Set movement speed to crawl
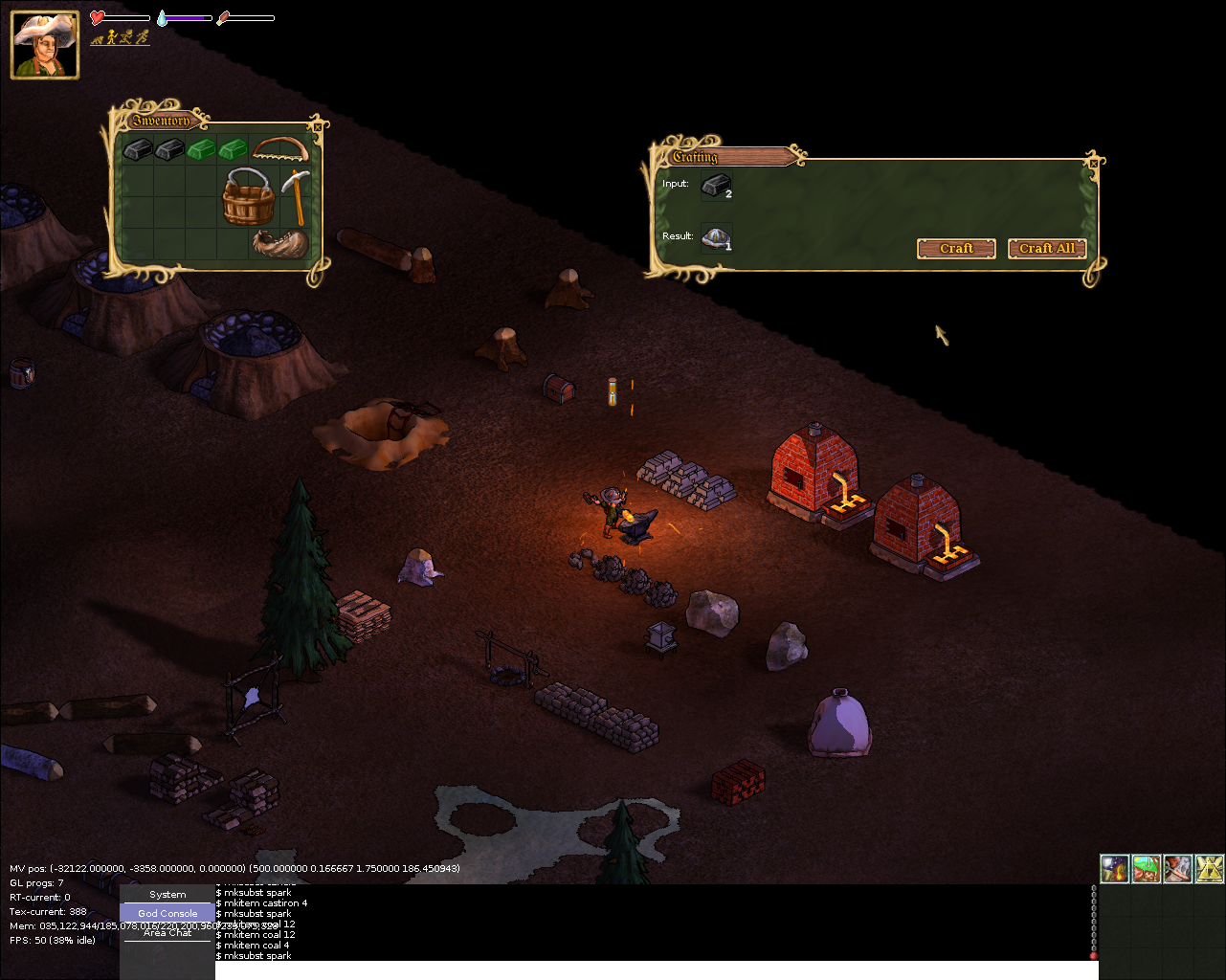 (x=97, y=38)
